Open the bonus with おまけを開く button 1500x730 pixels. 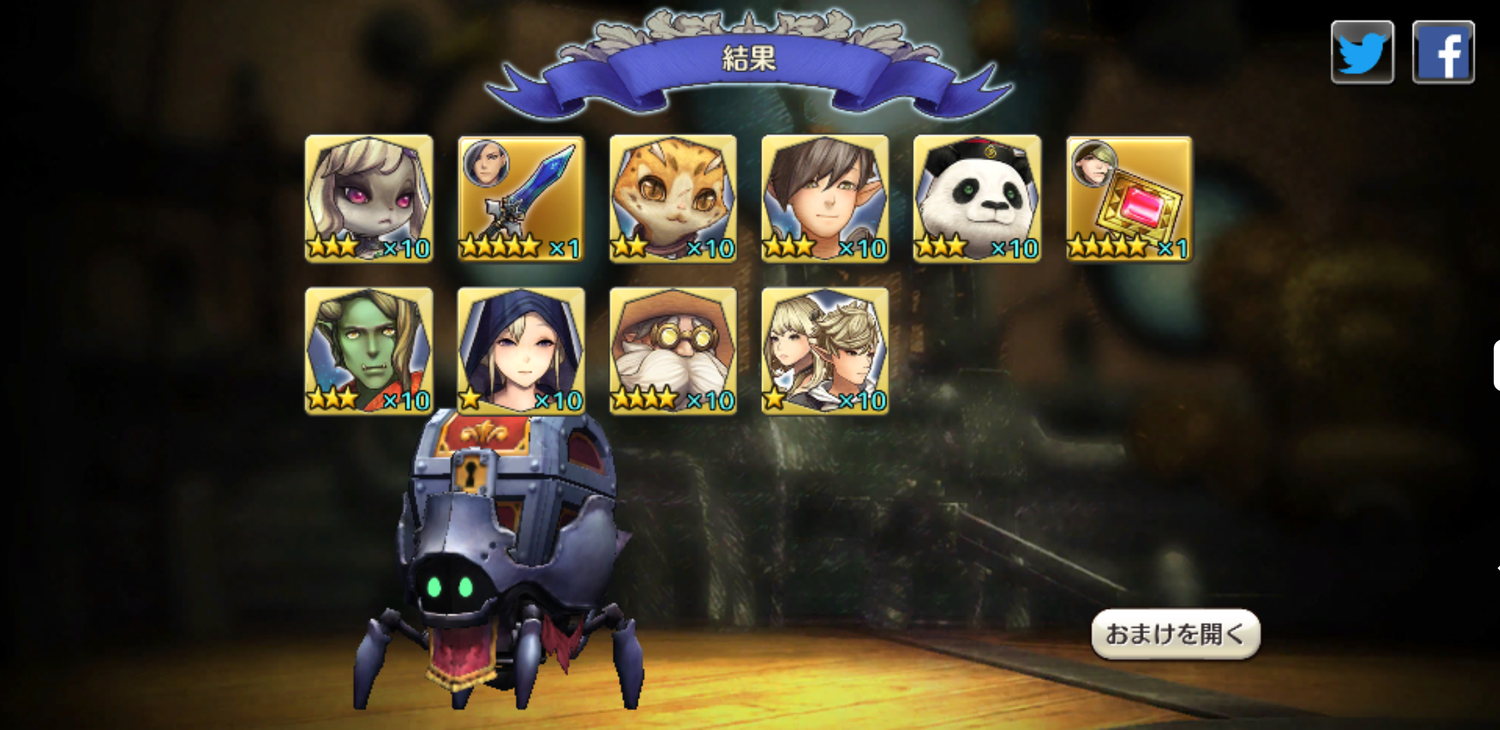coord(1175,634)
